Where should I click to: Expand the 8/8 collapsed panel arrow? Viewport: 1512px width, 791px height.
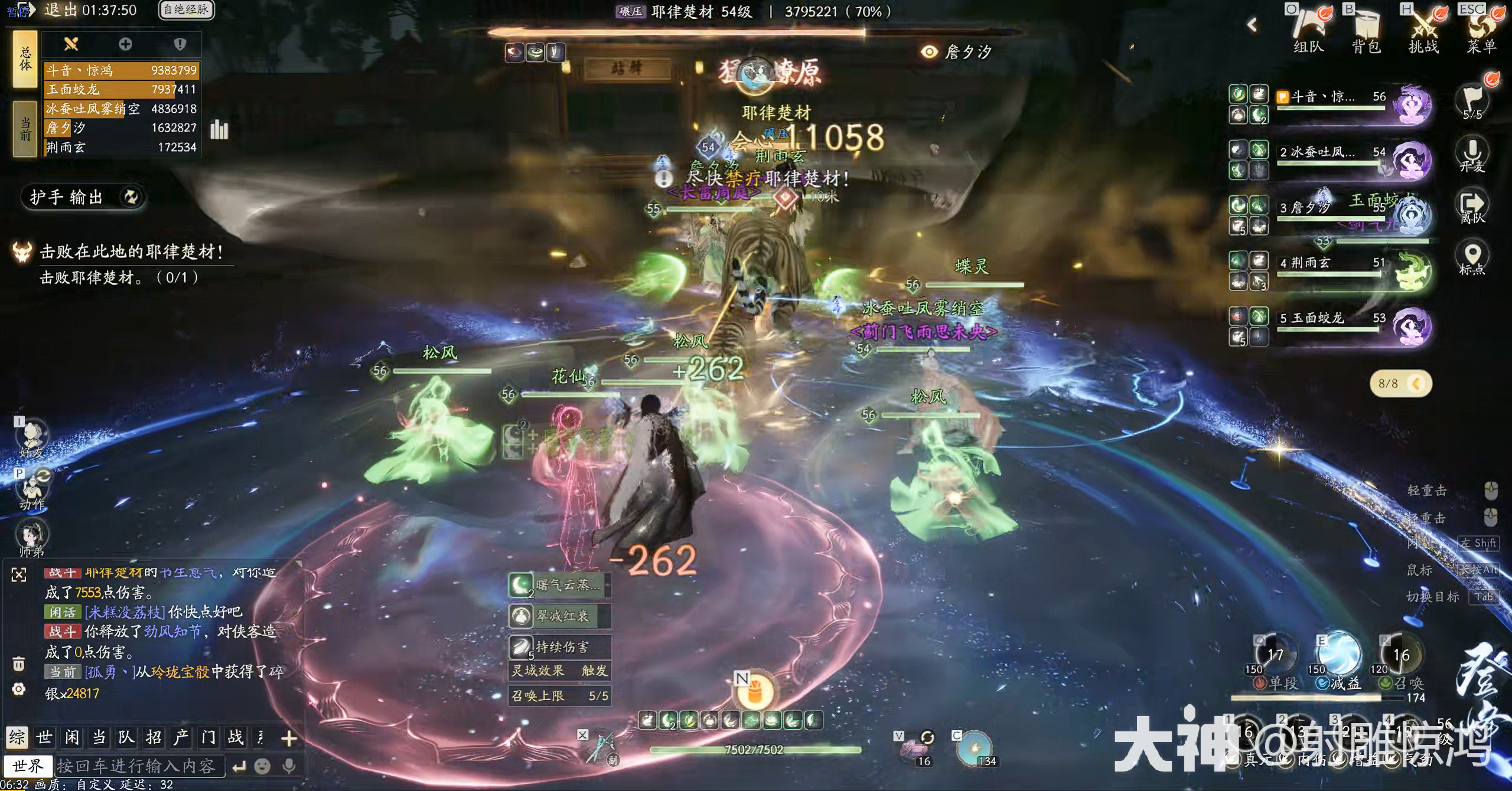(x=1416, y=384)
